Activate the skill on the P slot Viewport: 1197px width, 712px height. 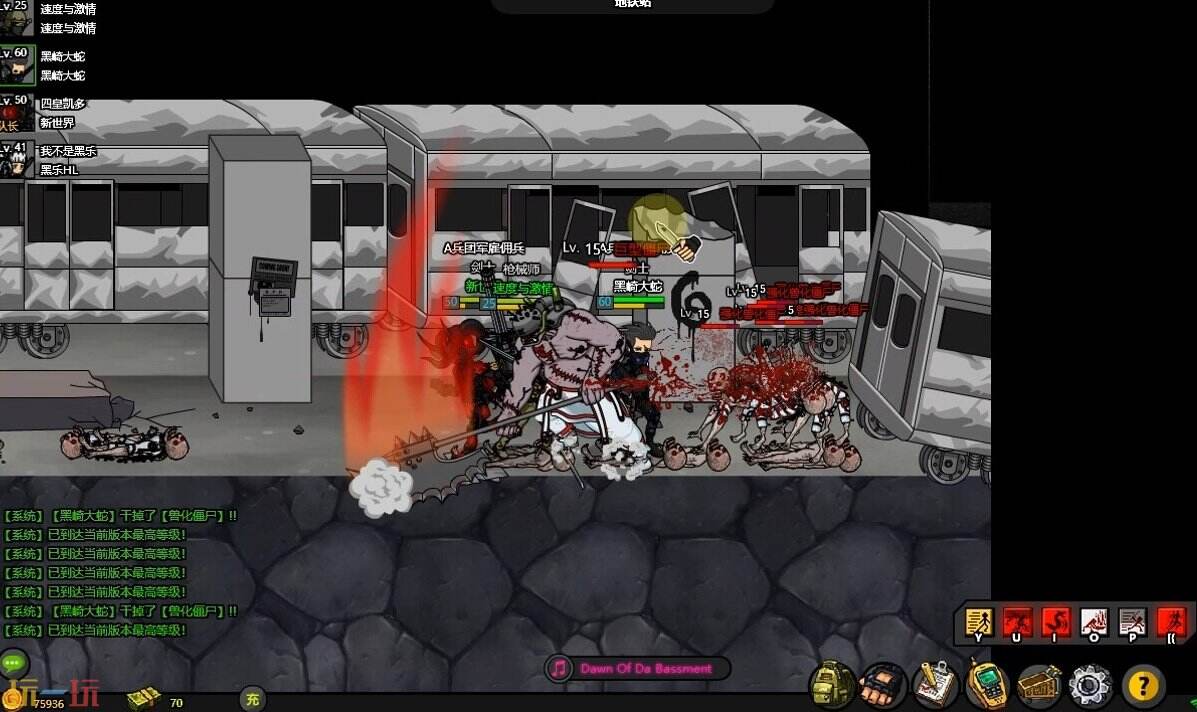(x=1132, y=622)
